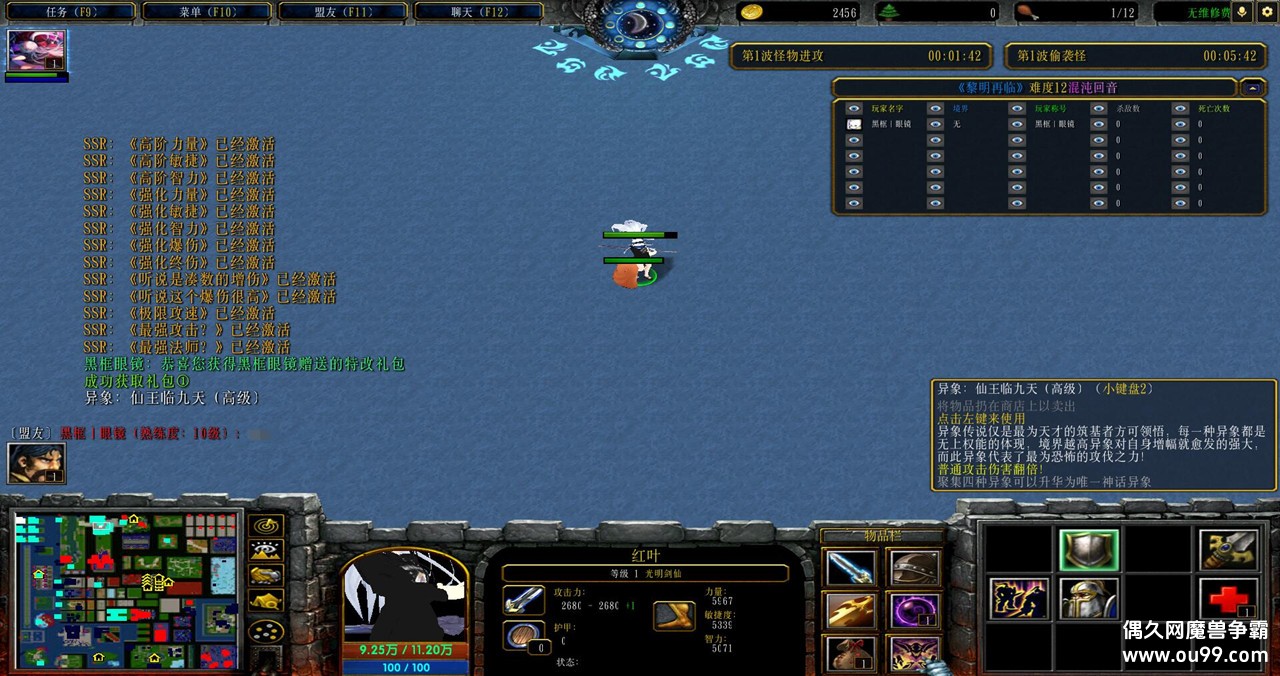
Task: Open the 菜单 (F10) game menu
Action: (207, 12)
